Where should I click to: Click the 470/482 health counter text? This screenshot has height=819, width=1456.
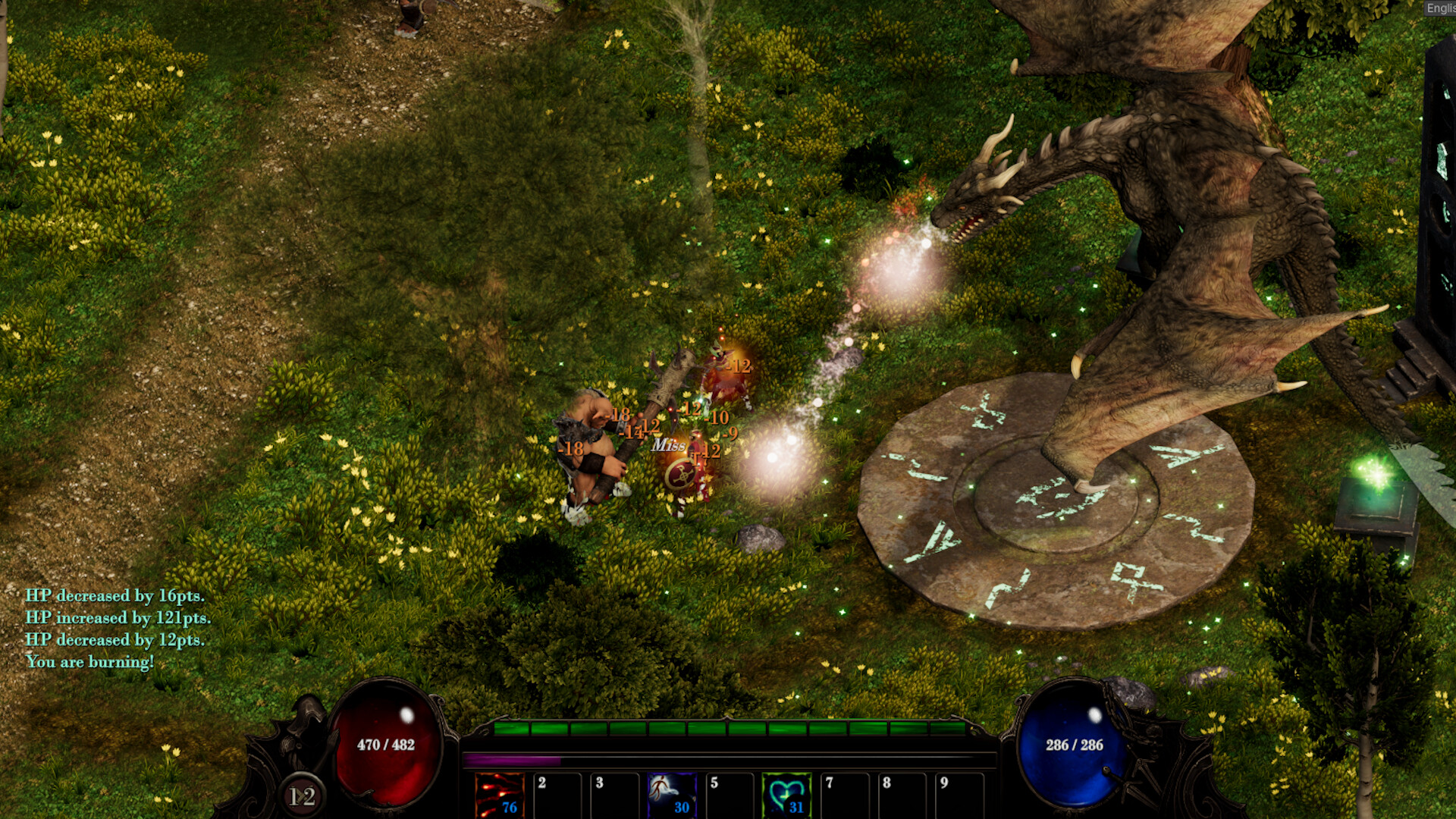point(387,745)
